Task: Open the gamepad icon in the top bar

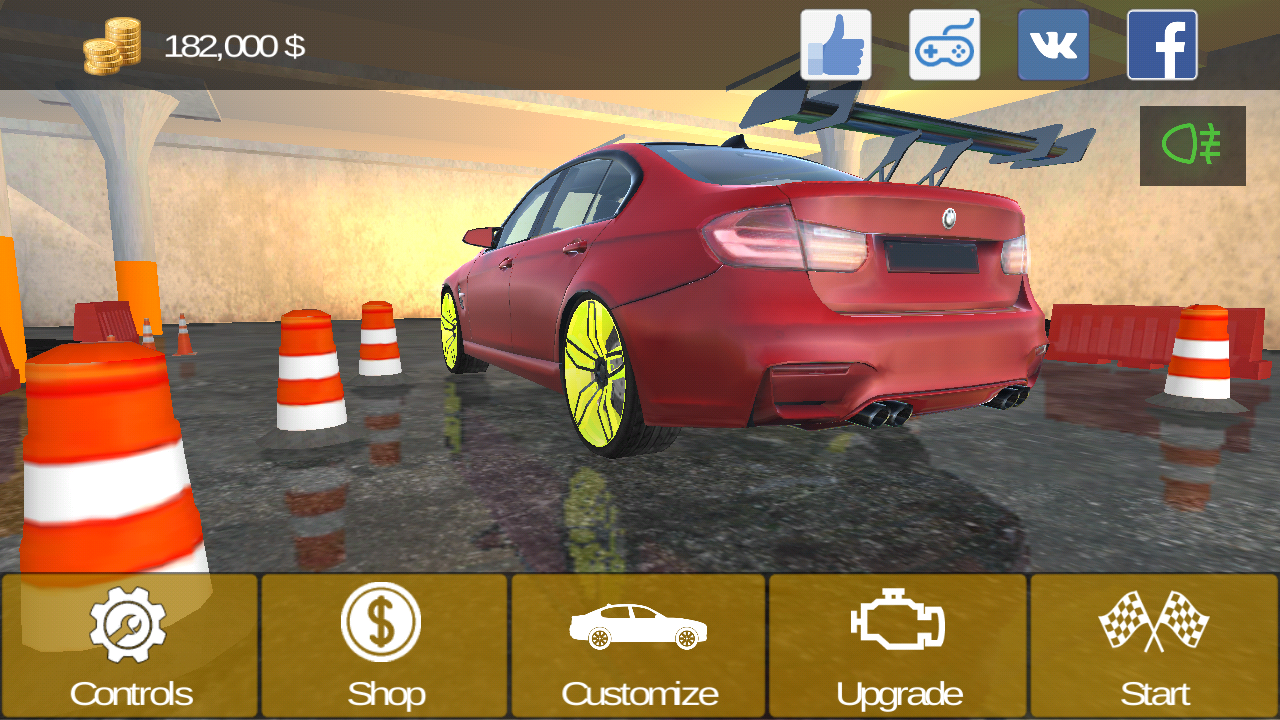Action: click(944, 46)
